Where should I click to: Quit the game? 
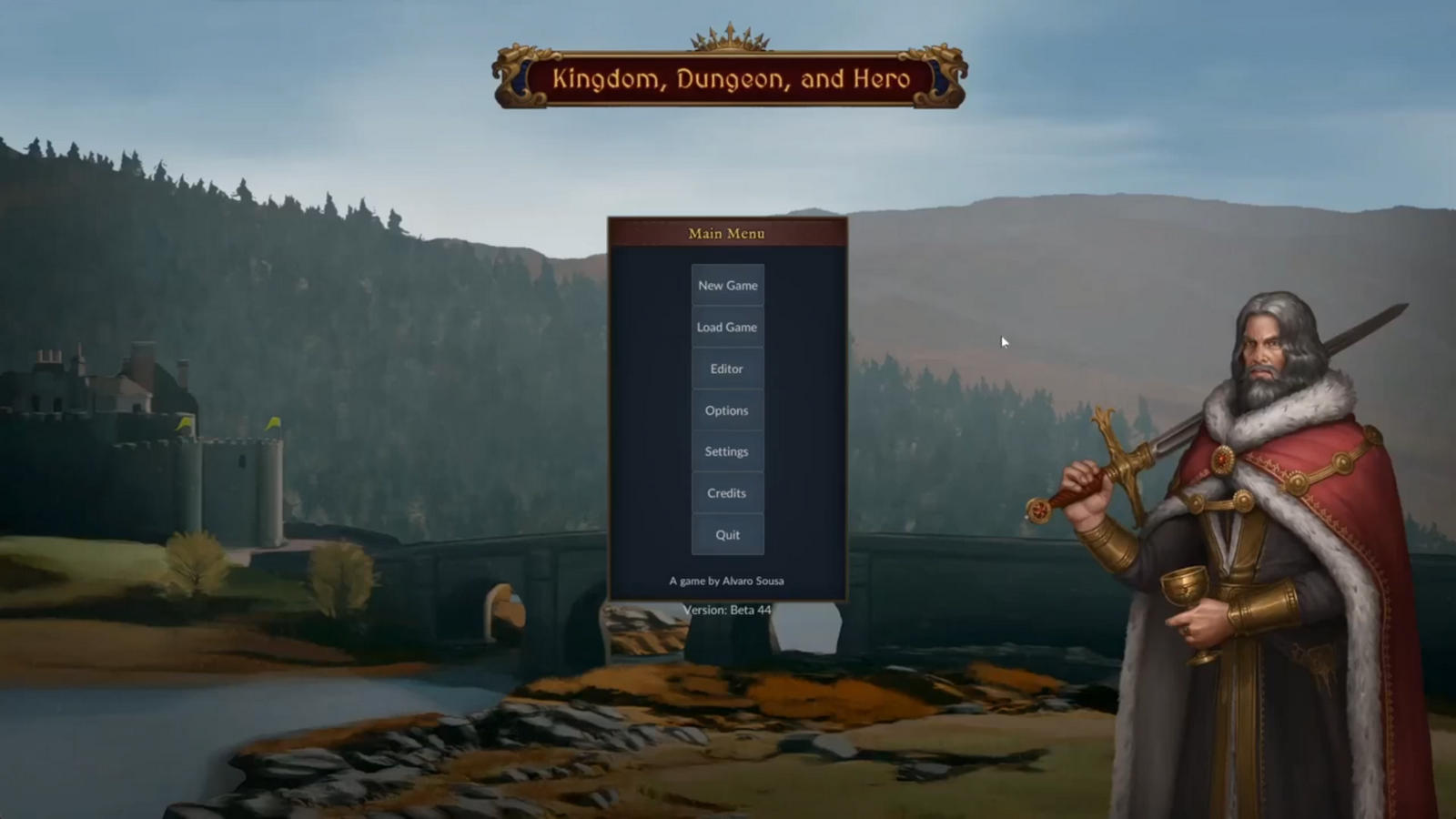727,535
